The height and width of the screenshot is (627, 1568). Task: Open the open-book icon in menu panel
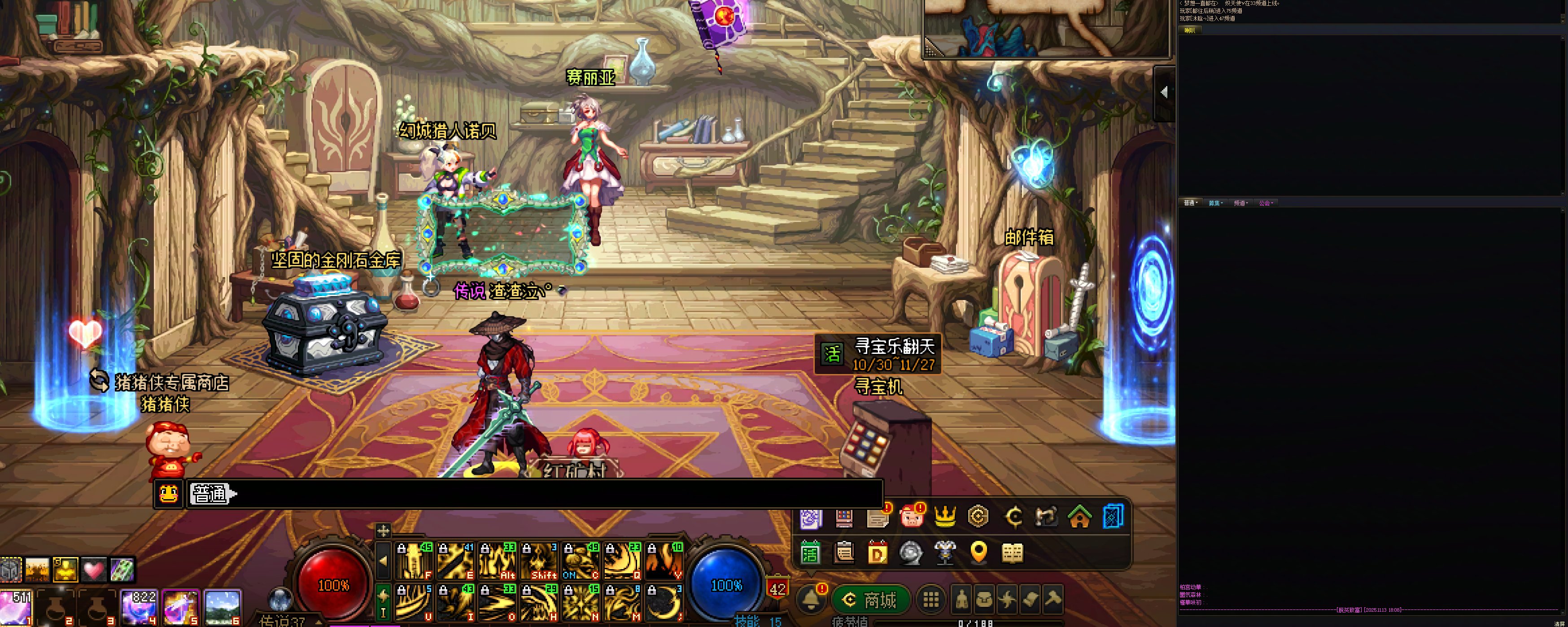1012,553
